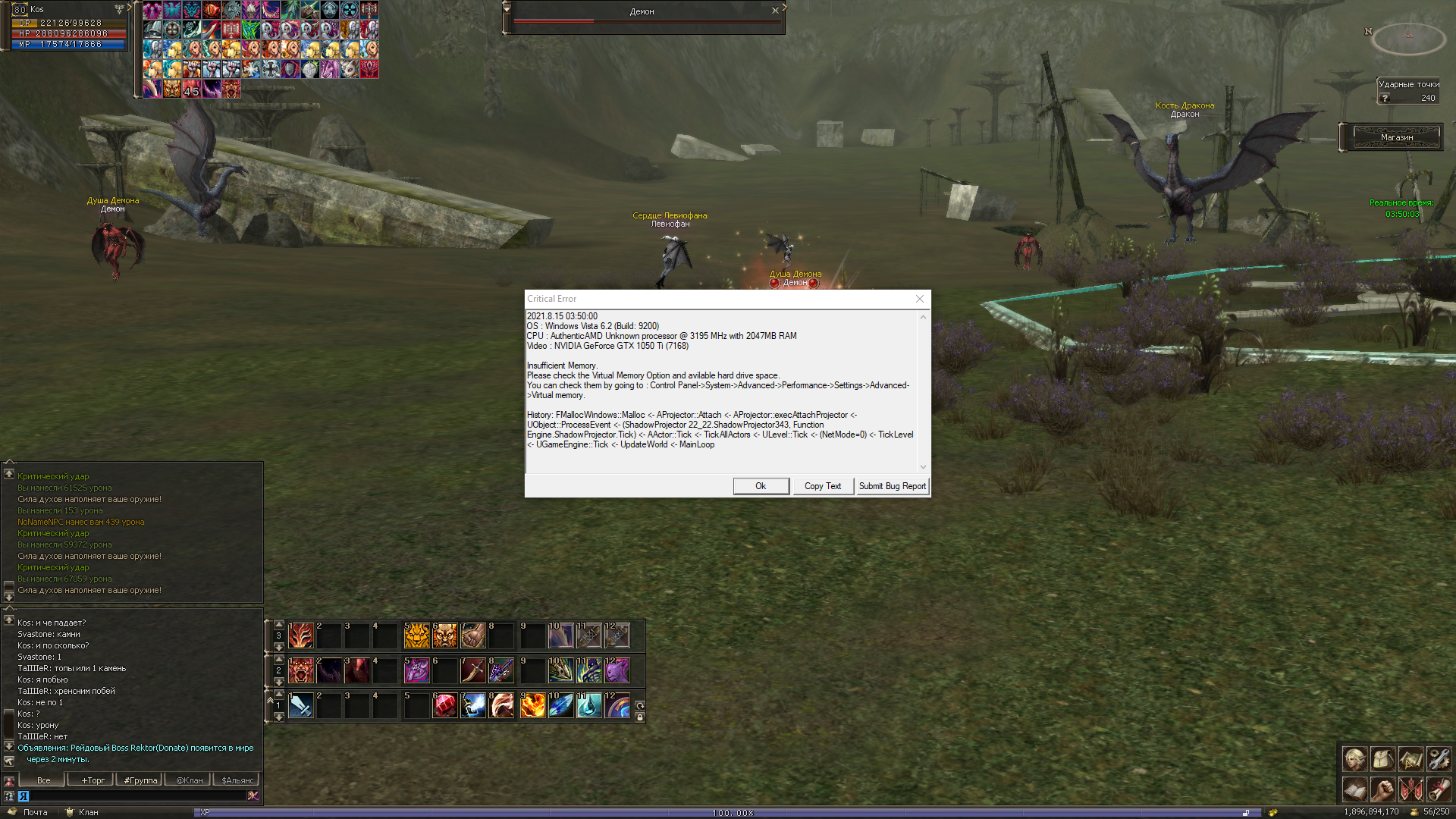Confirm the Critical Error with Ok
This screenshot has height=819, width=1456.
(761, 486)
